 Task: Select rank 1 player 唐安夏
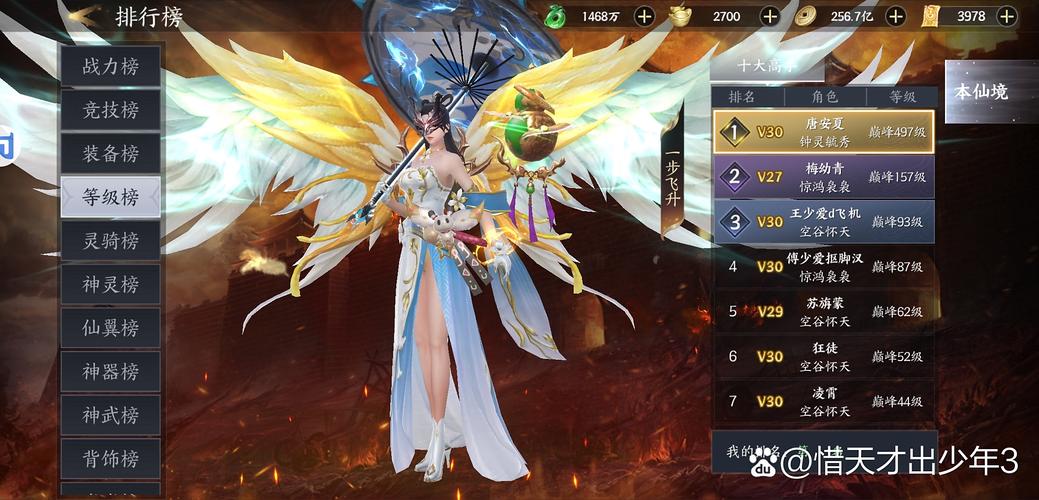[x=824, y=131]
